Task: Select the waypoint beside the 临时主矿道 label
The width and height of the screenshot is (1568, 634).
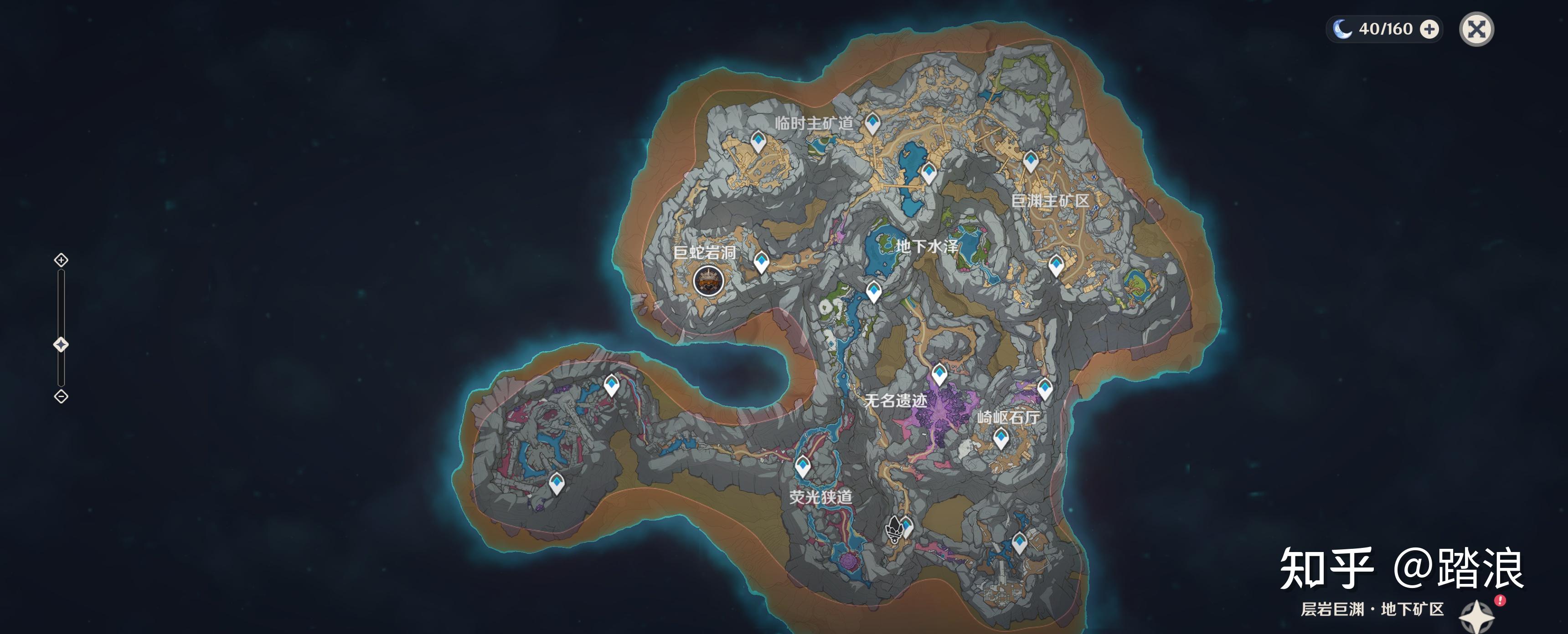Action: 872,123
